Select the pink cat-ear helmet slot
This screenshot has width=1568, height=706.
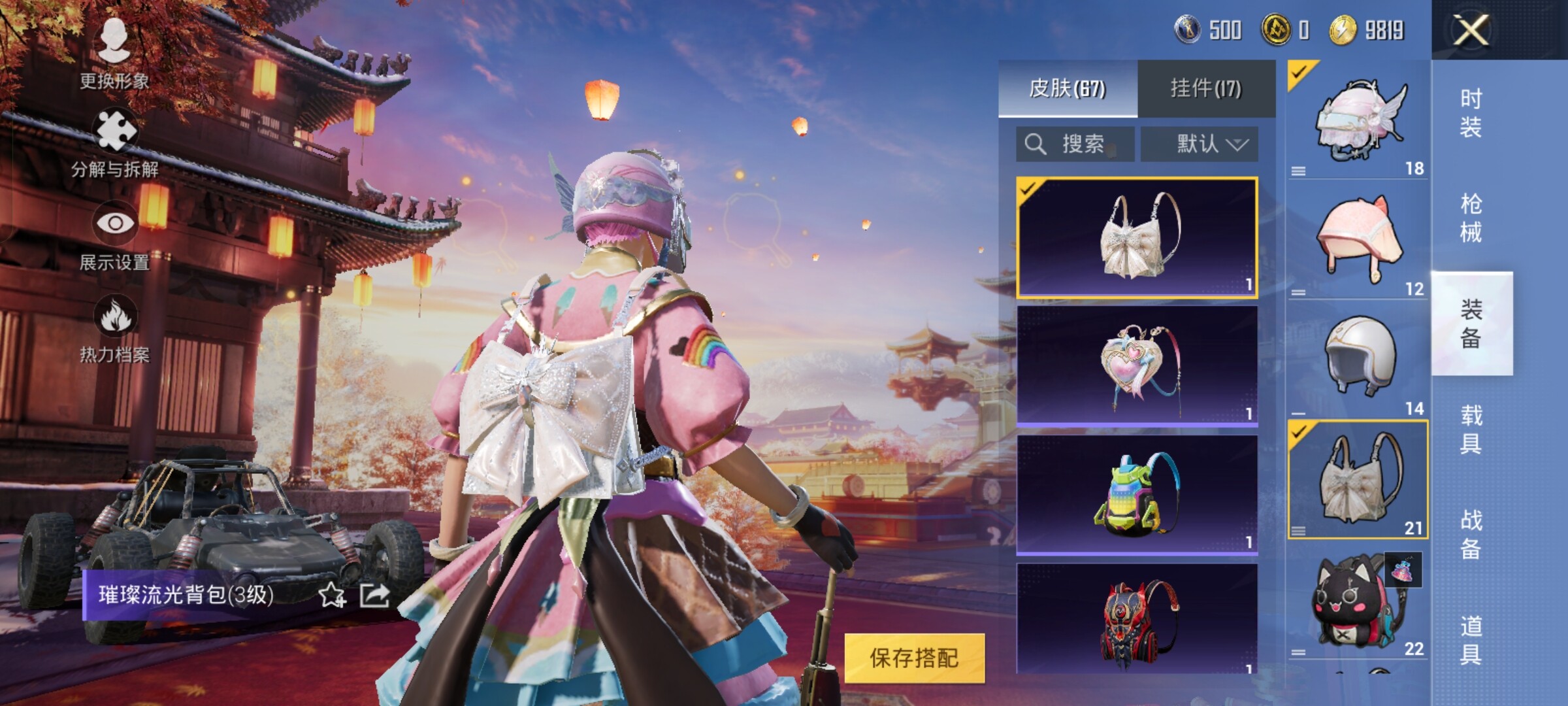click(1358, 242)
